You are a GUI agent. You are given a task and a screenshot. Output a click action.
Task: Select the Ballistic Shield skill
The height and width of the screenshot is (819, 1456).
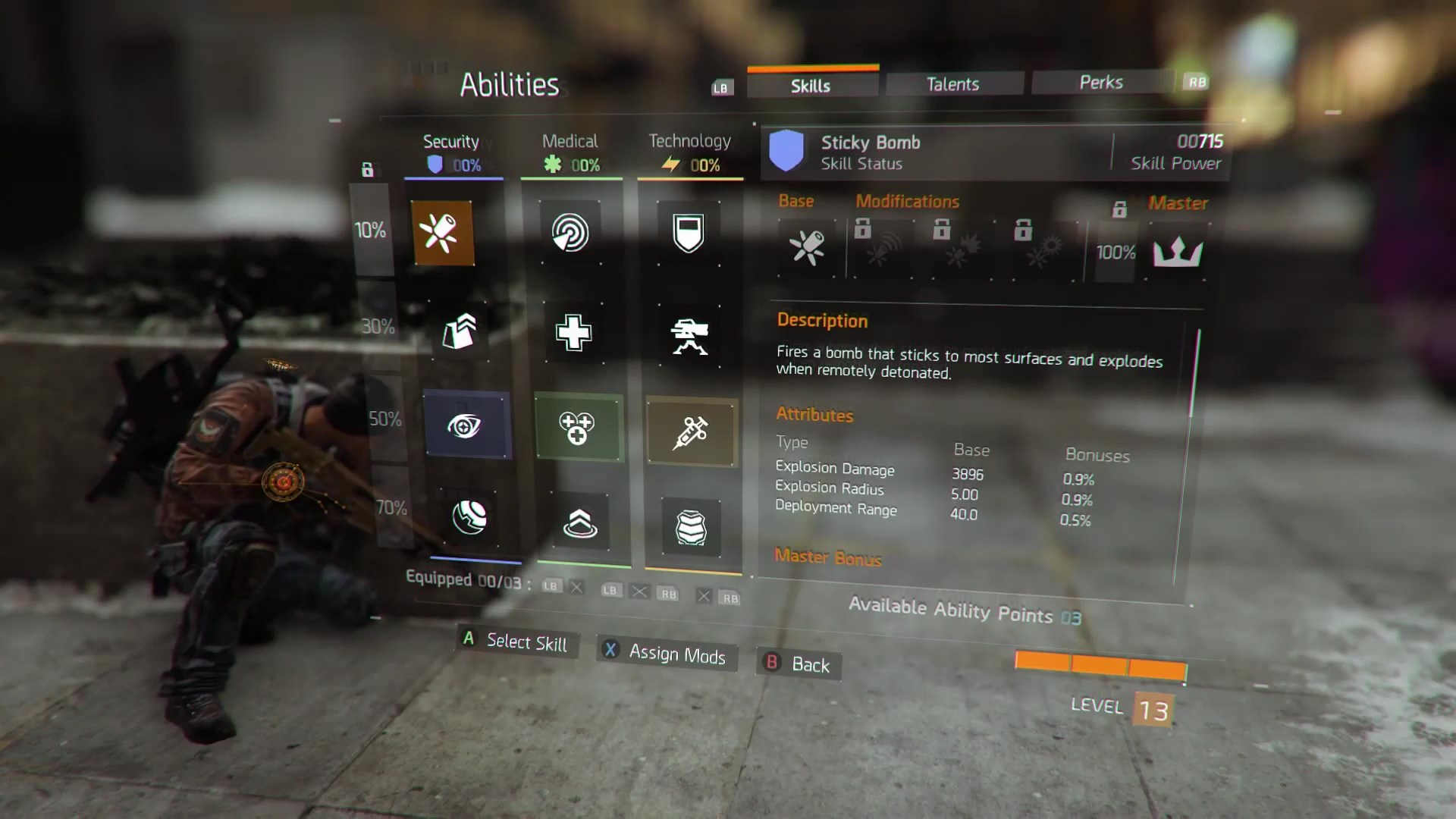point(689,233)
